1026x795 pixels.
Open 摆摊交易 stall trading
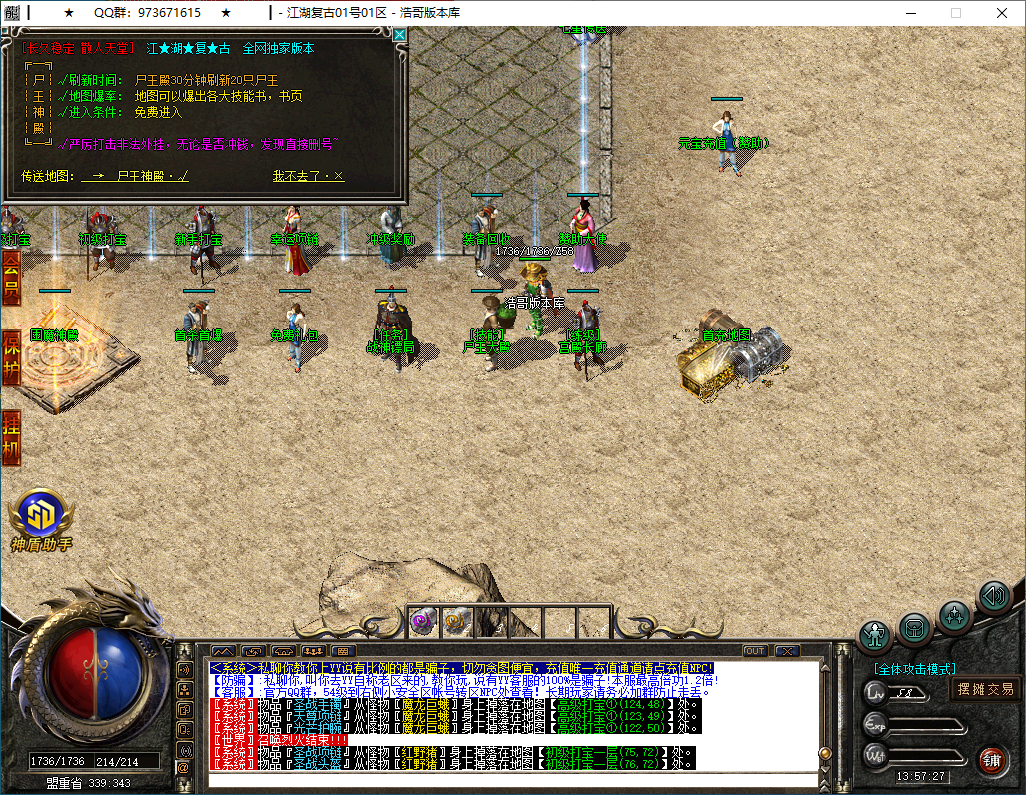click(x=986, y=689)
